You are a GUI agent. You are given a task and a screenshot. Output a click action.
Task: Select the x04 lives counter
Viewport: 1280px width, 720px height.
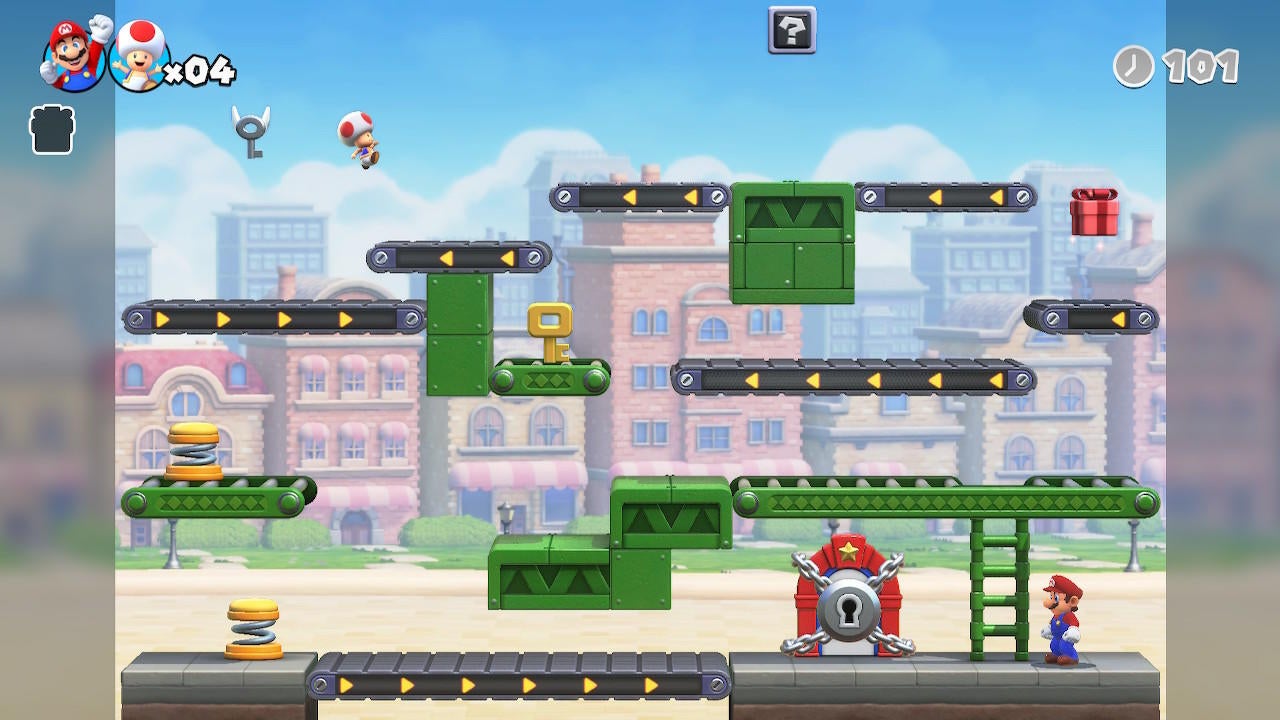[x=200, y=69]
